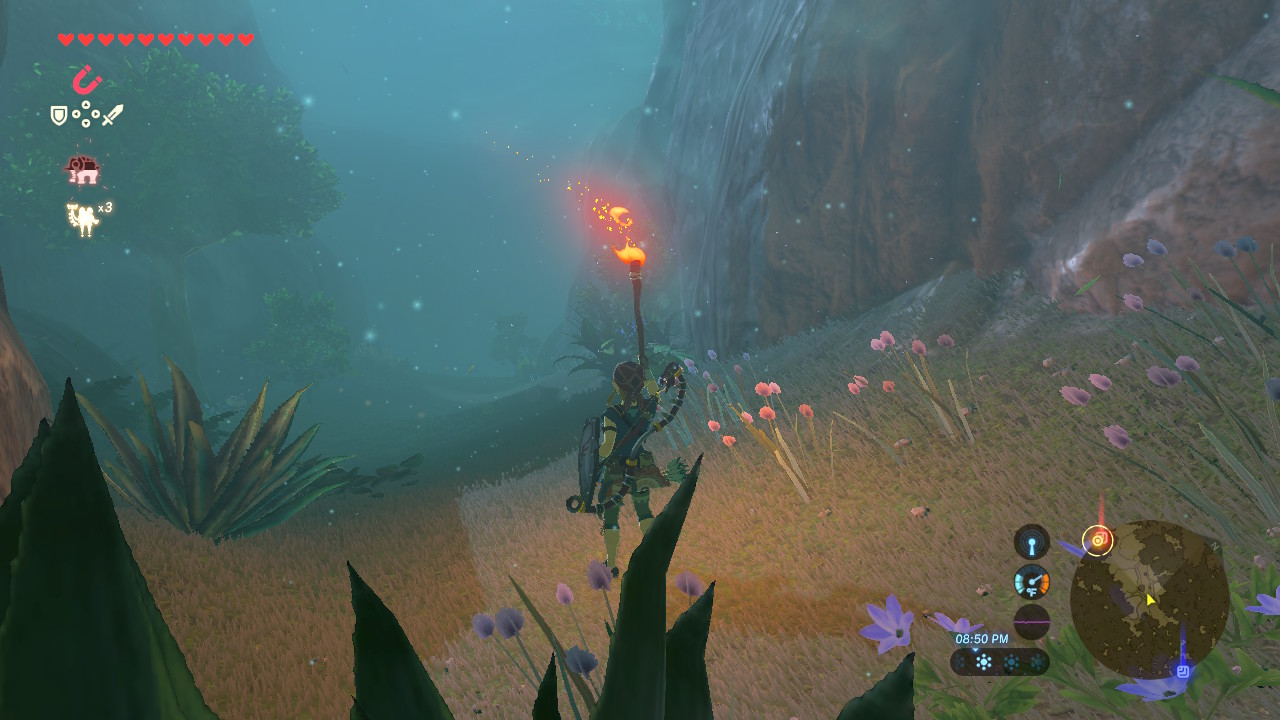Select the sword icon in the HUD
Viewport: 1280px width, 720px height.
[113, 113]
